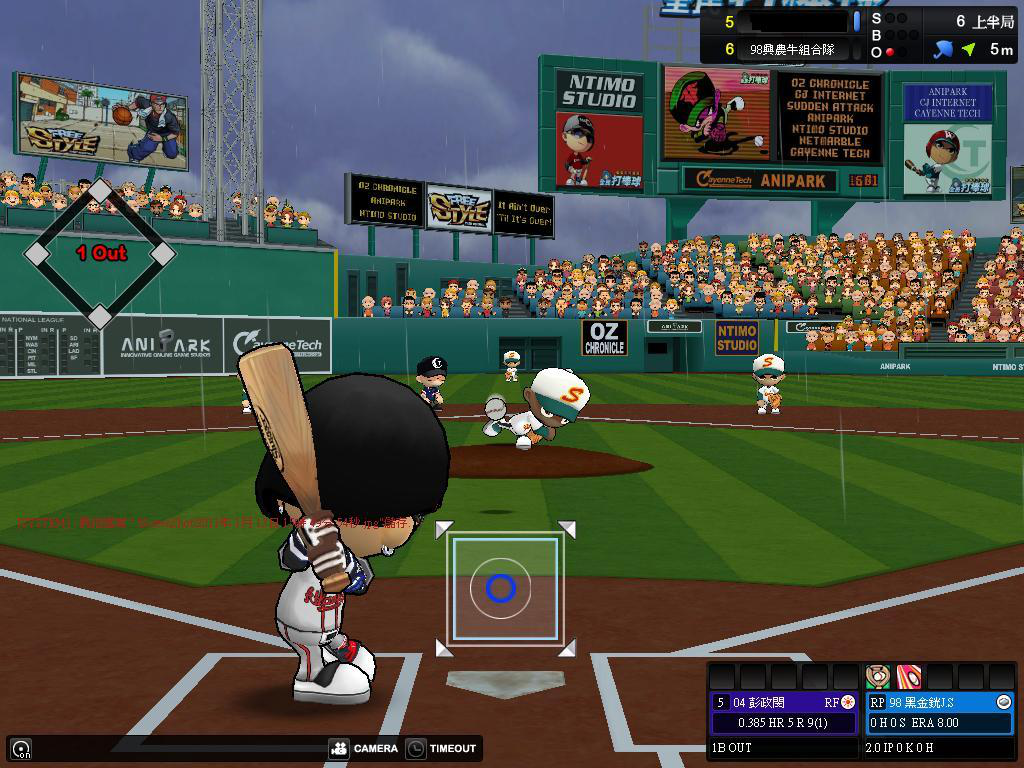Call a TIMEOUT
Viewport: 1024px width, 768px height.
(442, 748)
